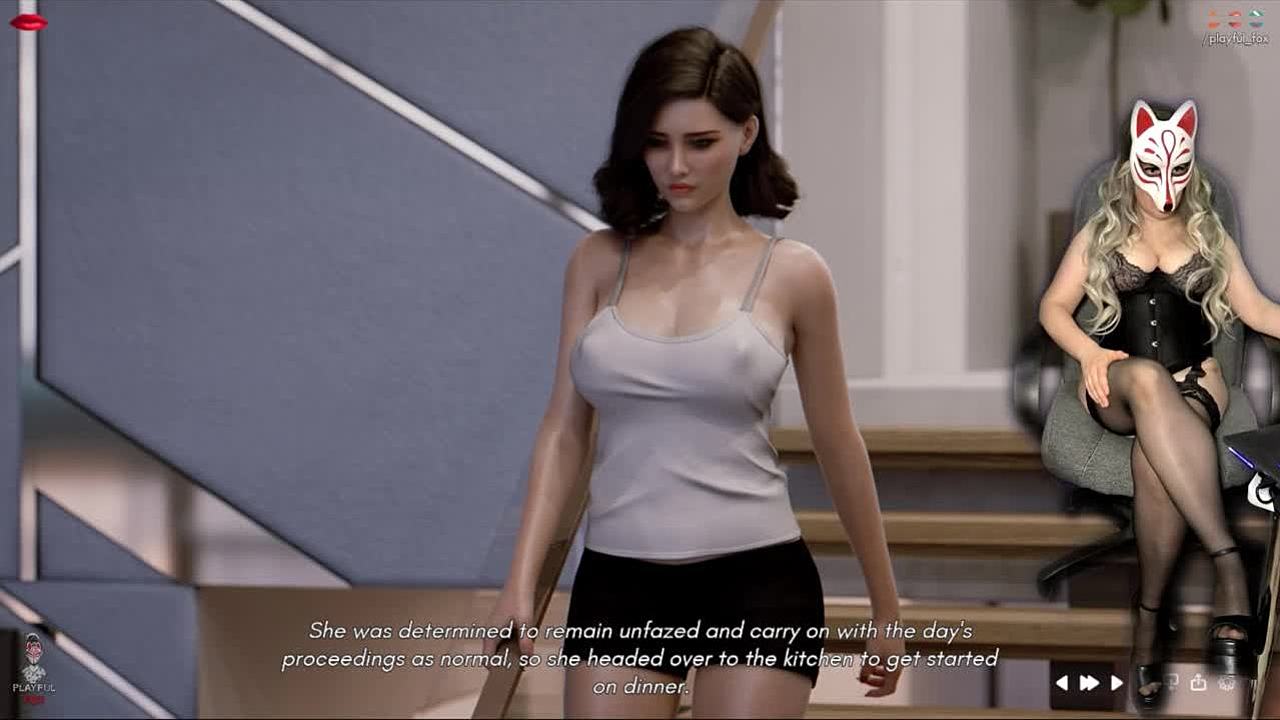Image resolution: width=1280 pixels, height=720 pixels.
Task: Click the red lips icon
Action: point(28,22)
